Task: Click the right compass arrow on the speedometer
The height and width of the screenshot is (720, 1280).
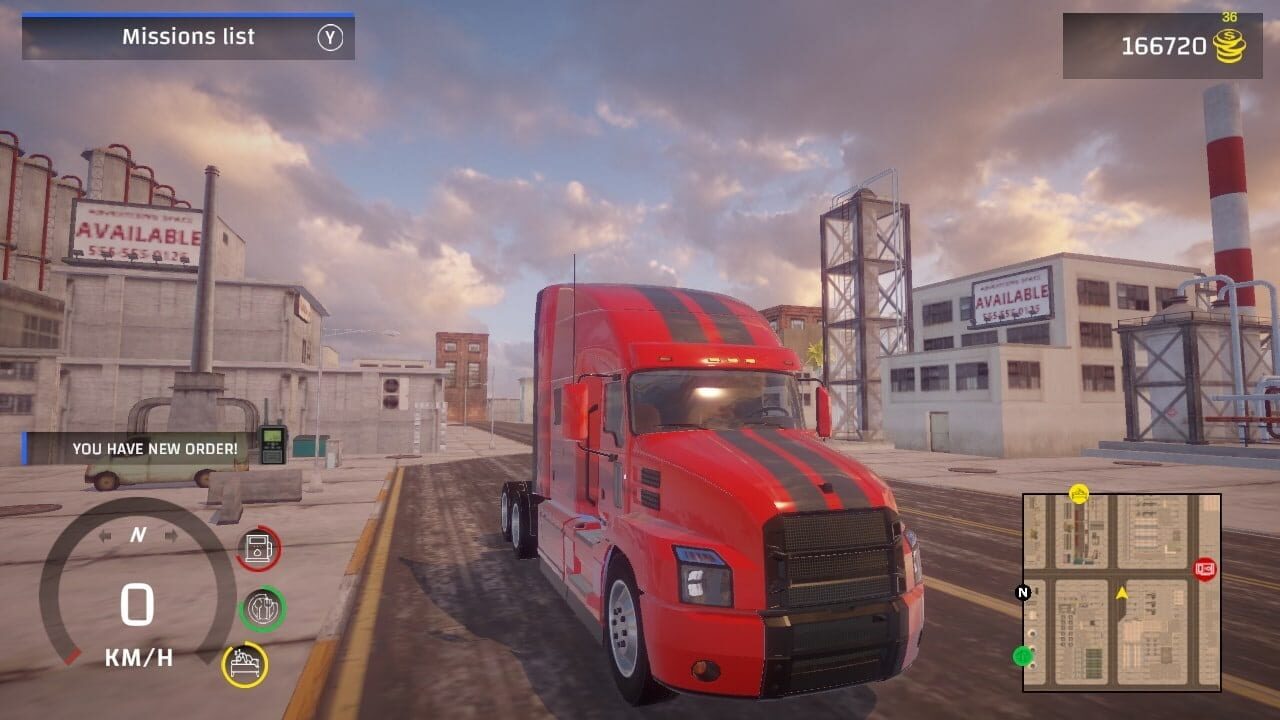Action: (170, 535)
